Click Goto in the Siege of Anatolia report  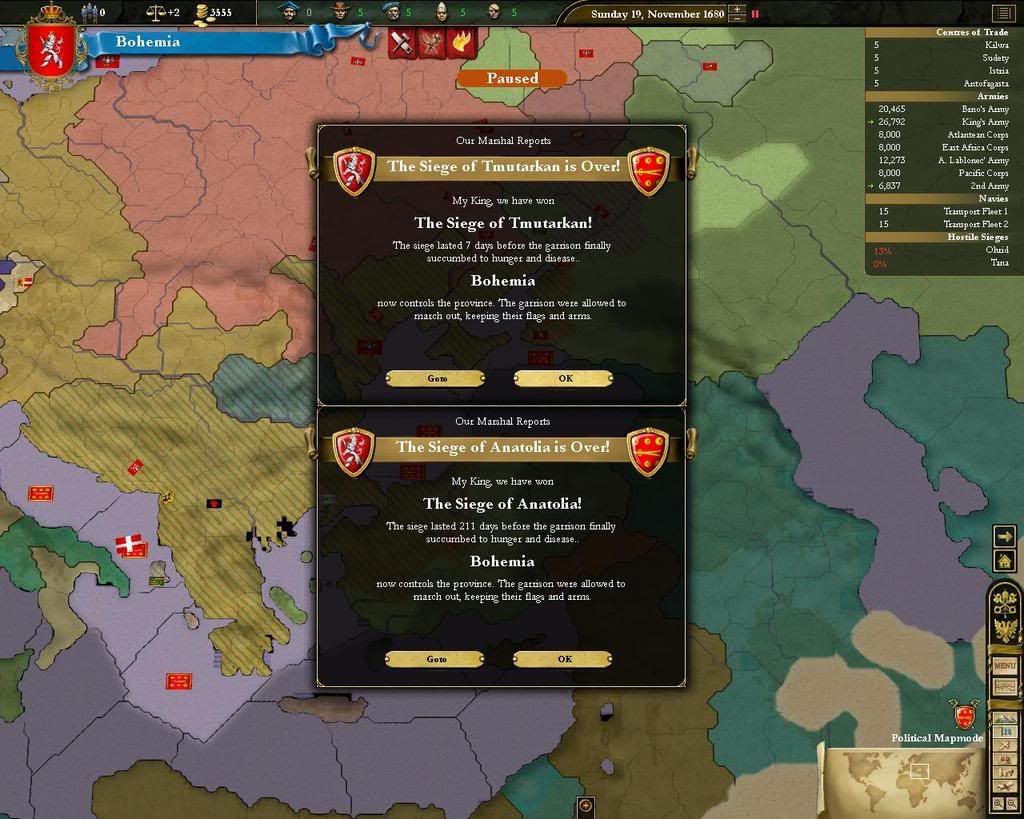point(436,659)
